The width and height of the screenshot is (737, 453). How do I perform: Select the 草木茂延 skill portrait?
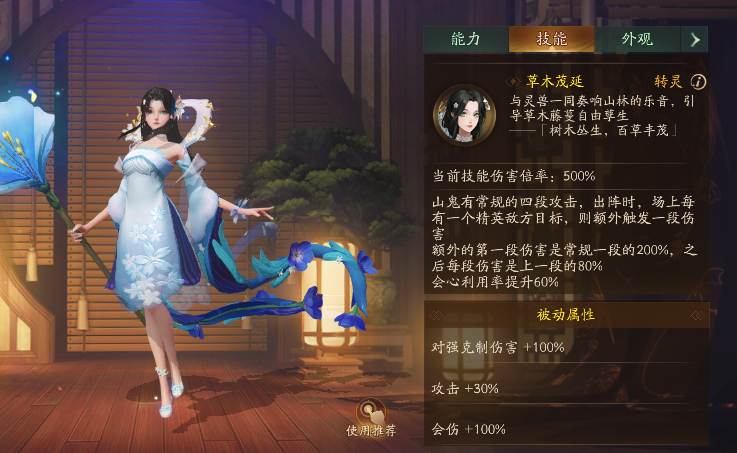(465, 114)
